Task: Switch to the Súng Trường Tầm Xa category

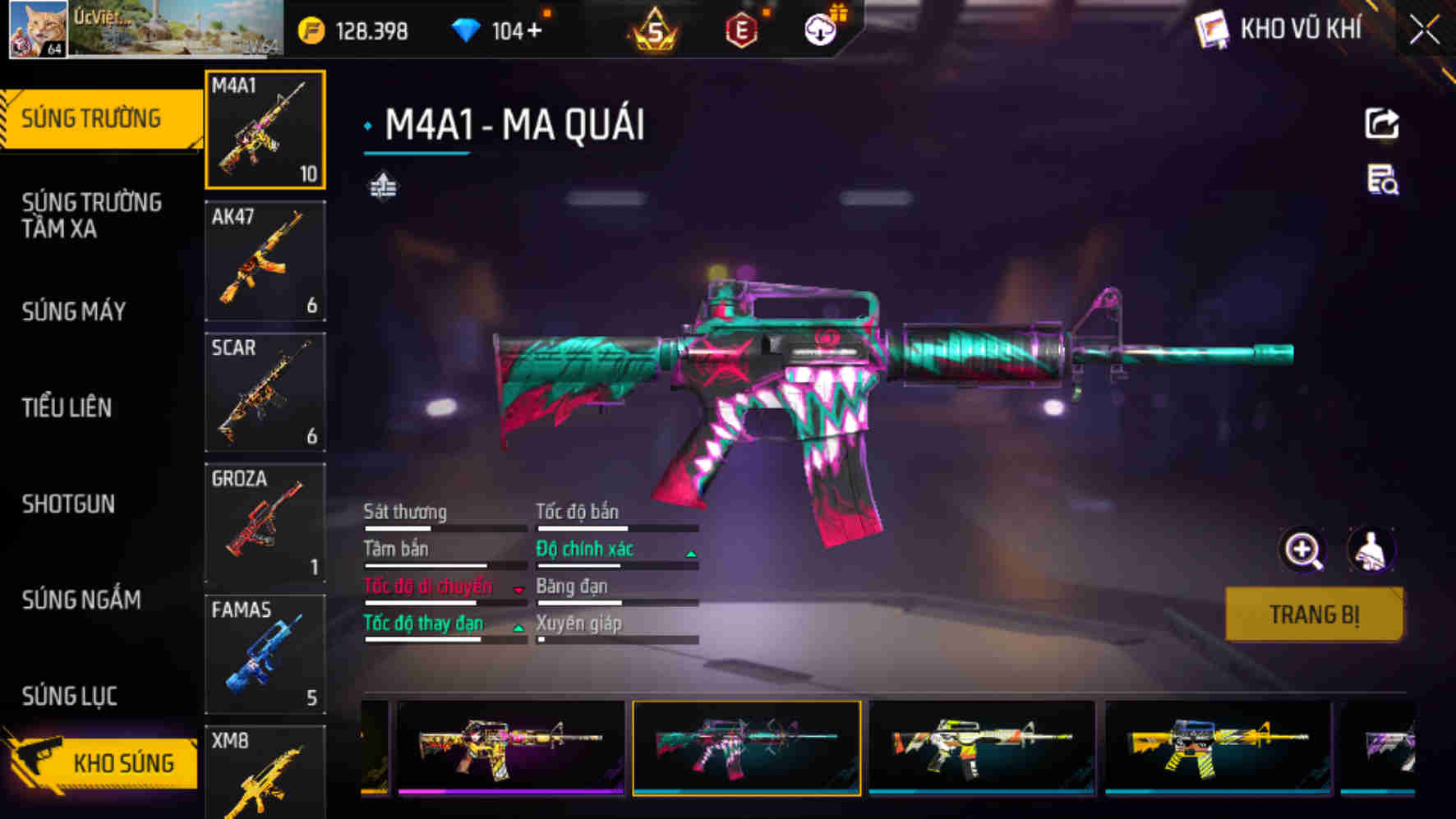Action: (91, 215)
